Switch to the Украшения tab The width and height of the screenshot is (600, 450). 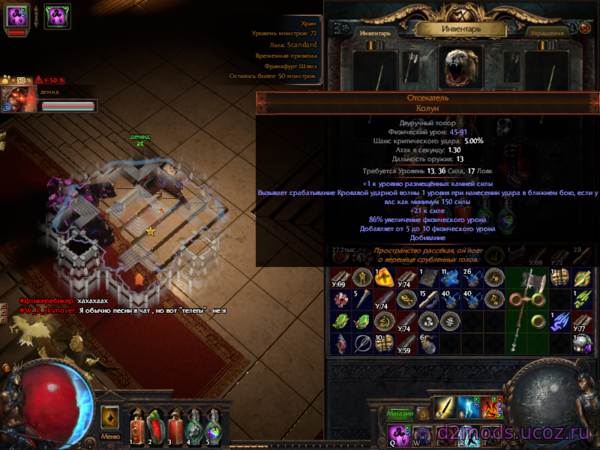click(550, 32)
